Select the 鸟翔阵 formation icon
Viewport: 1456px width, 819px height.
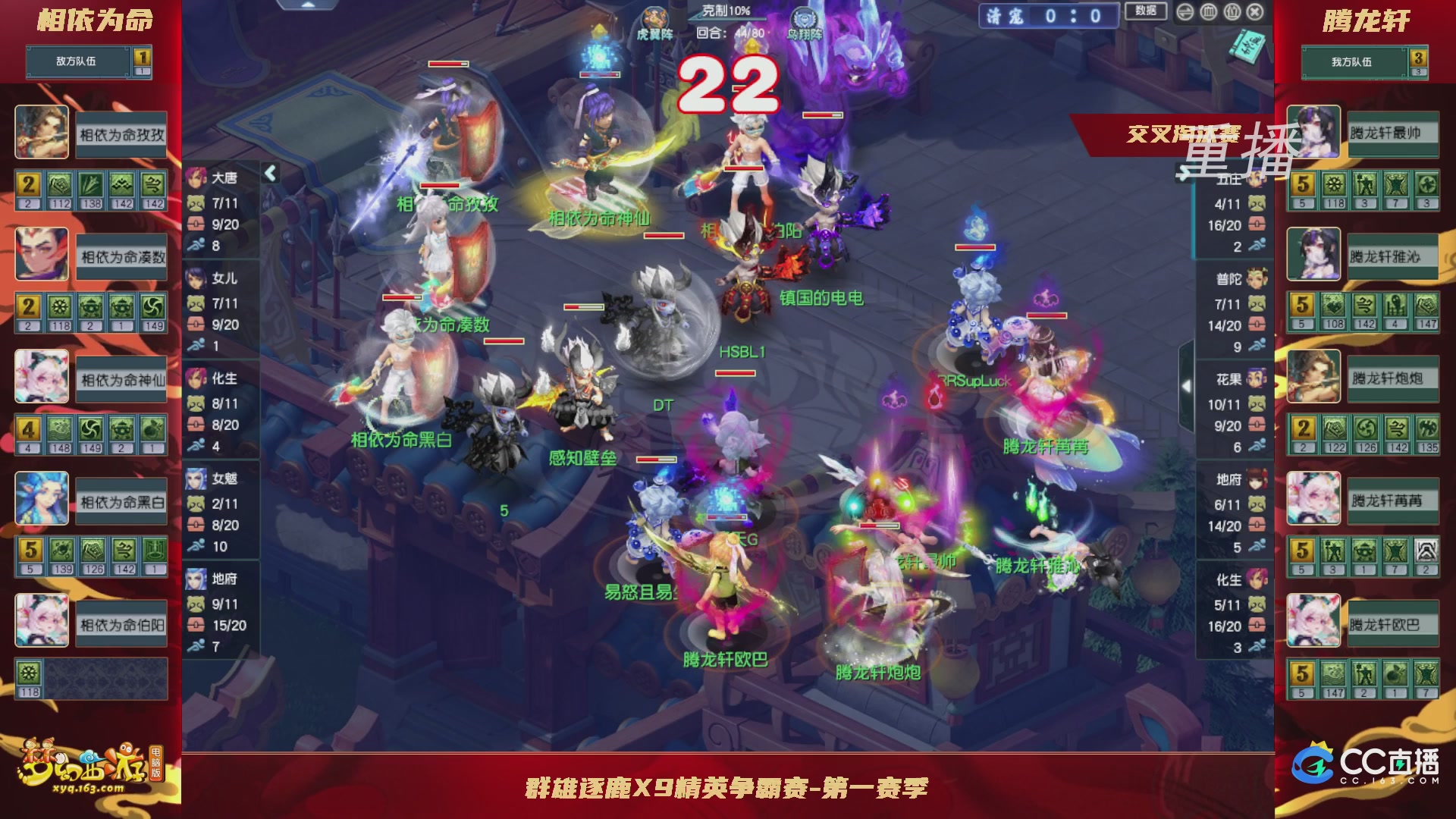[804, 15]
